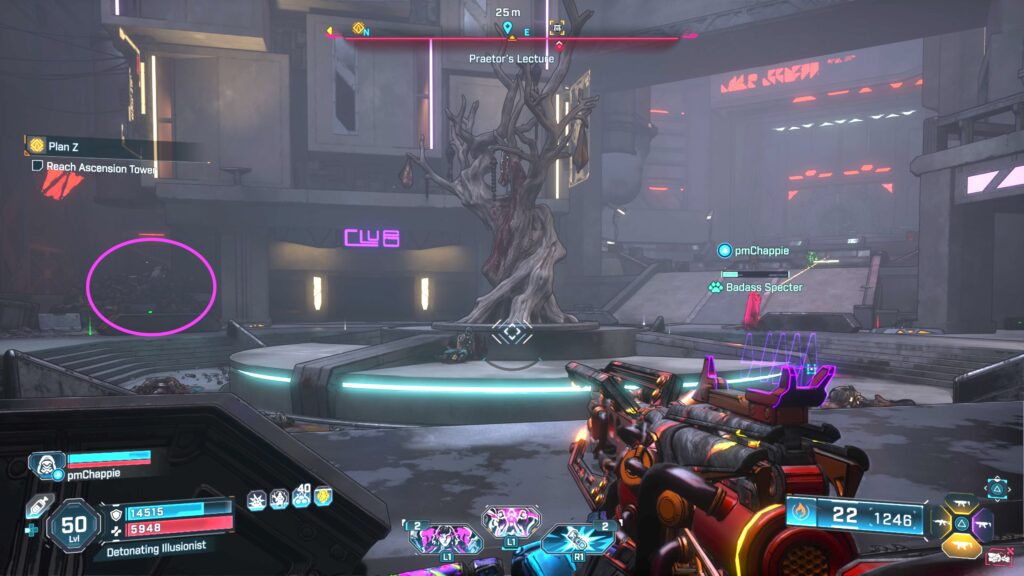Equip the top weapon slot in the wheel
Viewport: 1024px width, 576px height.
960,504
